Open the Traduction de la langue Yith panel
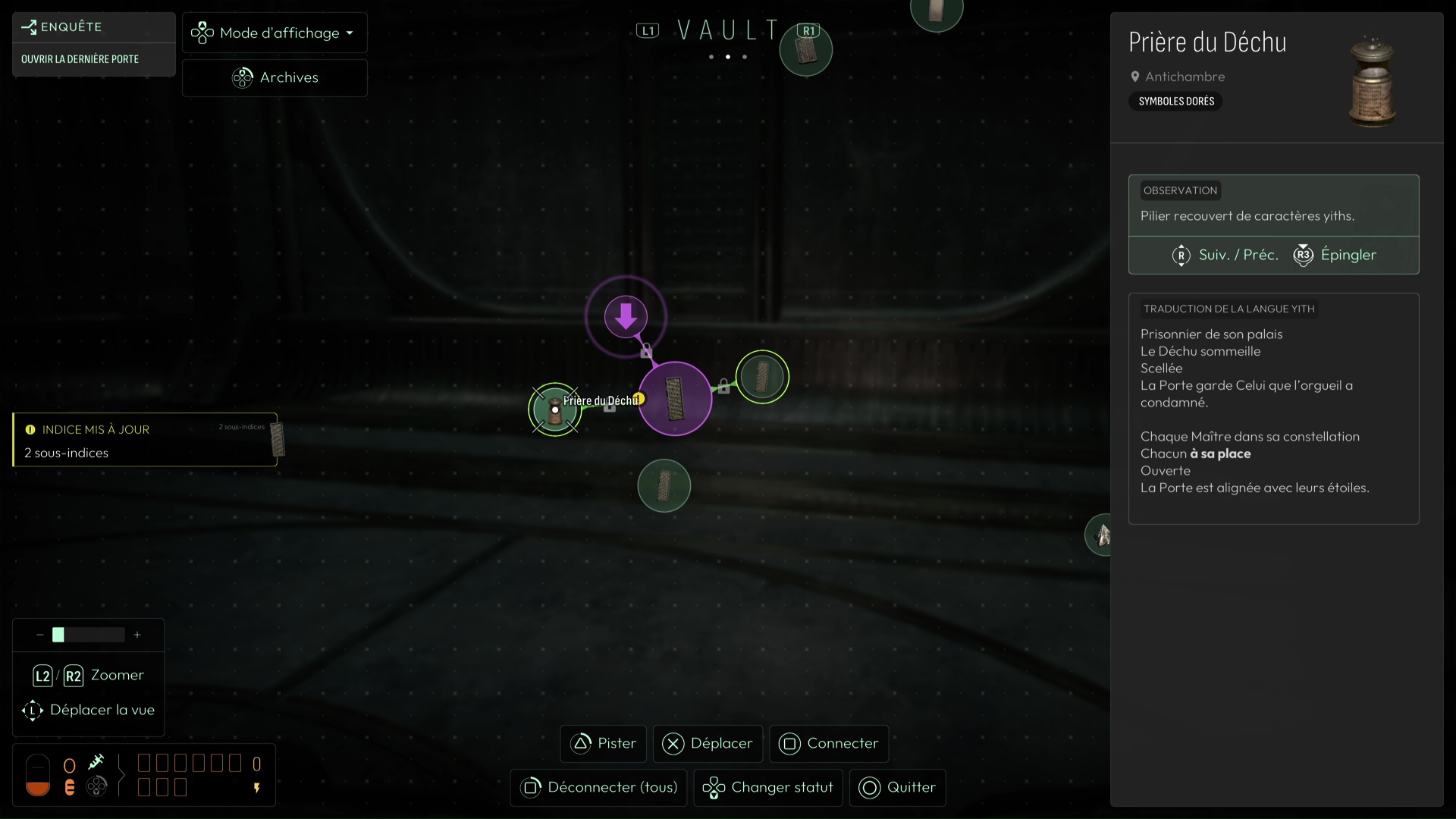The width and height of the screenshot is (1456, 819). tap(1273, 408)
